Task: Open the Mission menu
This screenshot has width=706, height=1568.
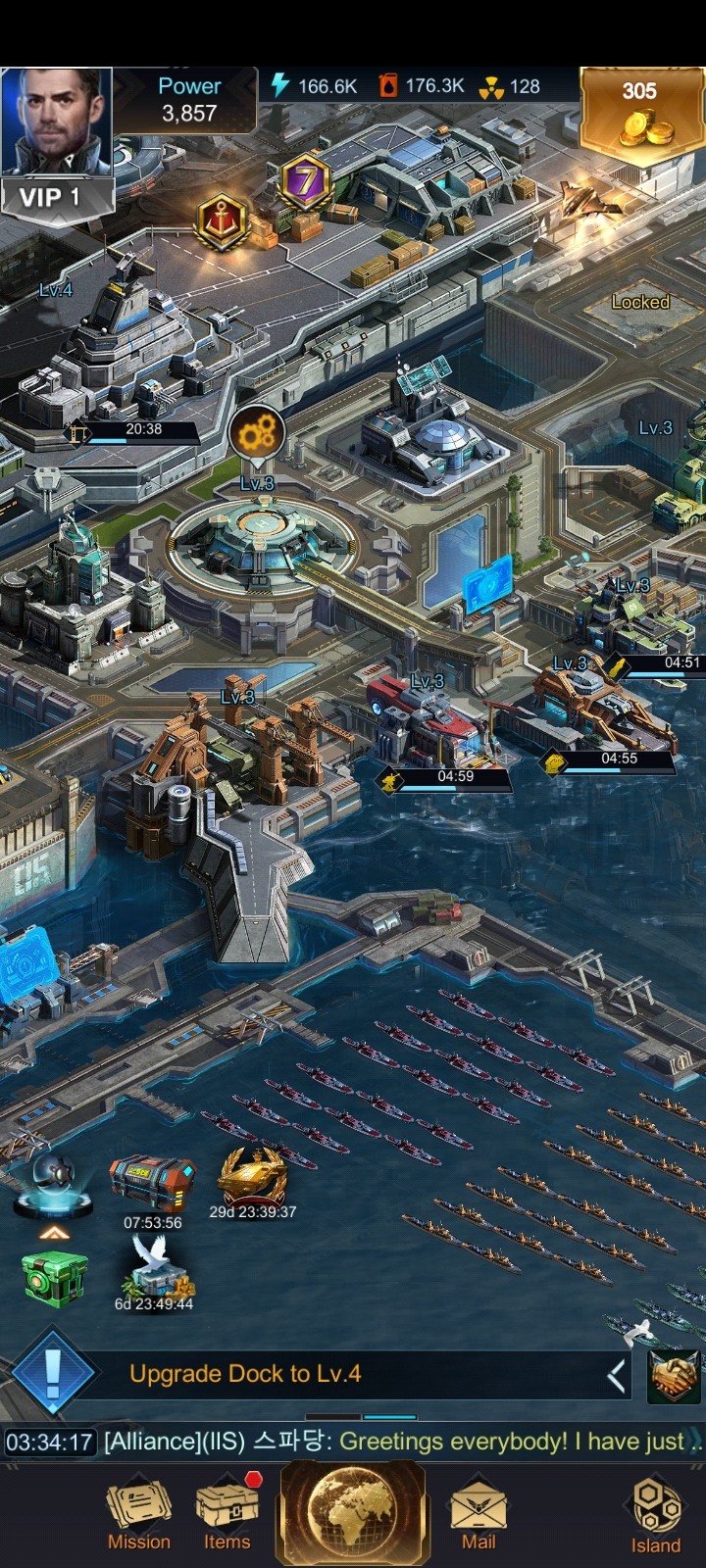Action: point(138,1515)
